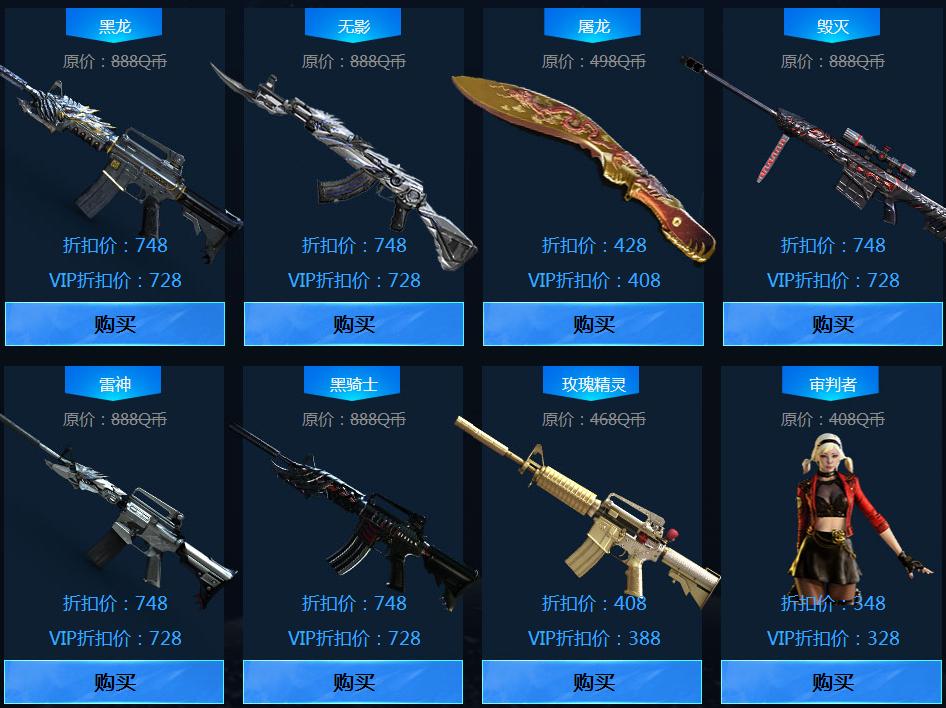This screenshot has height=708, width=946.
Task: Click 购买 for the 玫瑰精灵 gold rifle
Action: click(593, 682)
